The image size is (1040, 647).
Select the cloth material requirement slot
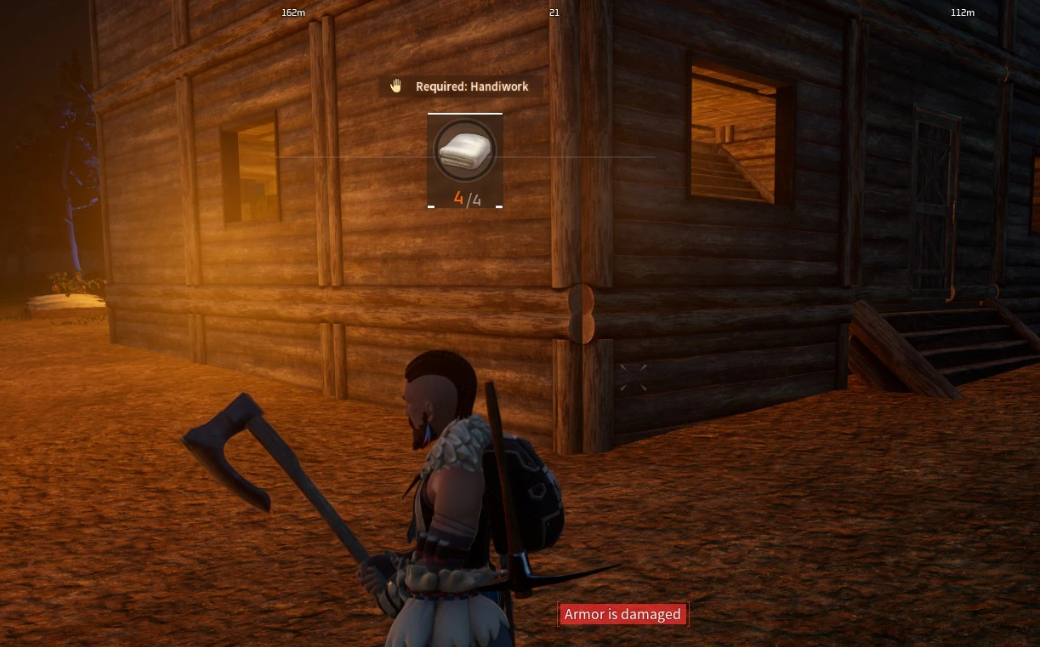(465, 160)
